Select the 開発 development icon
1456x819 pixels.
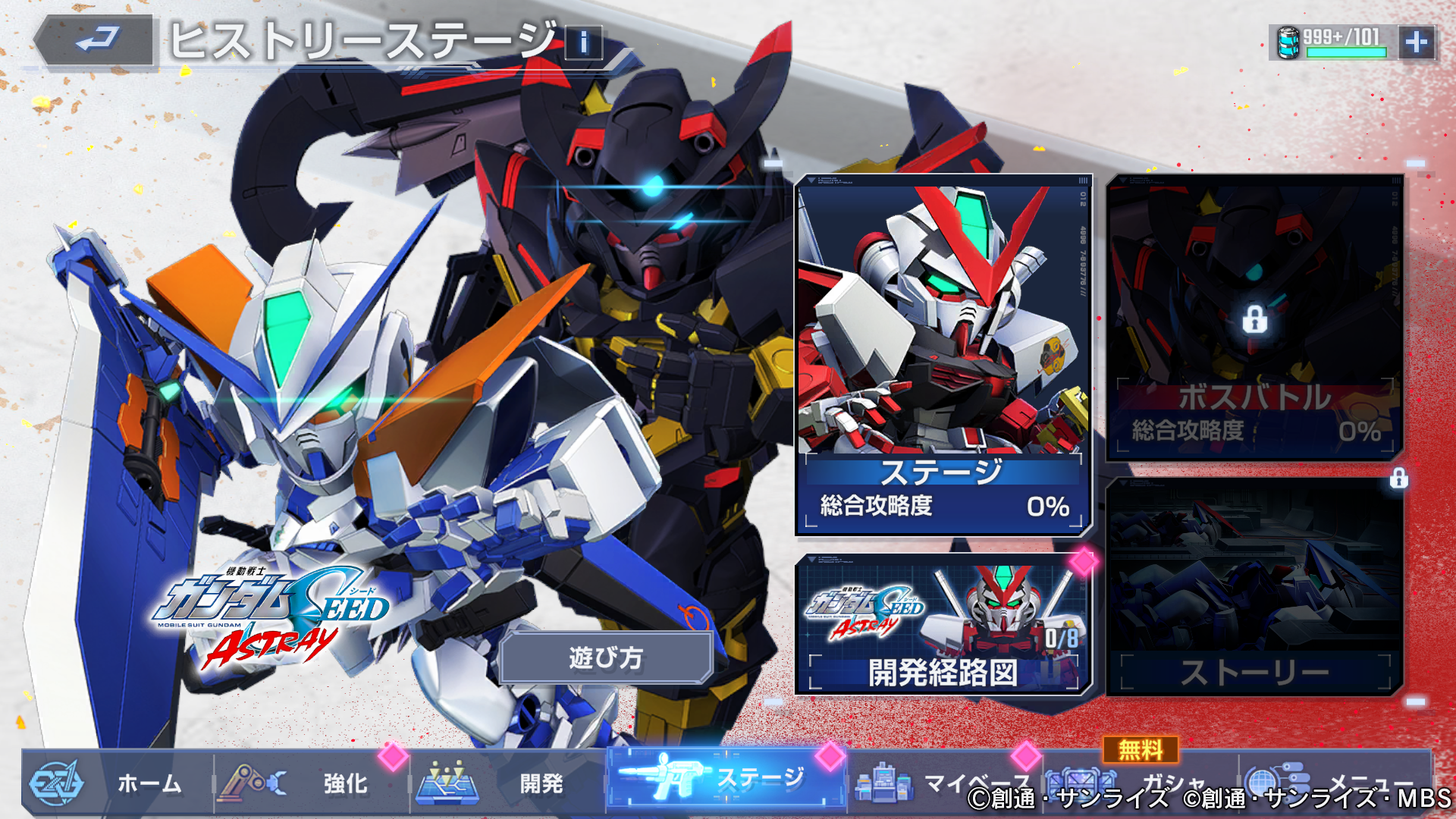447,784
